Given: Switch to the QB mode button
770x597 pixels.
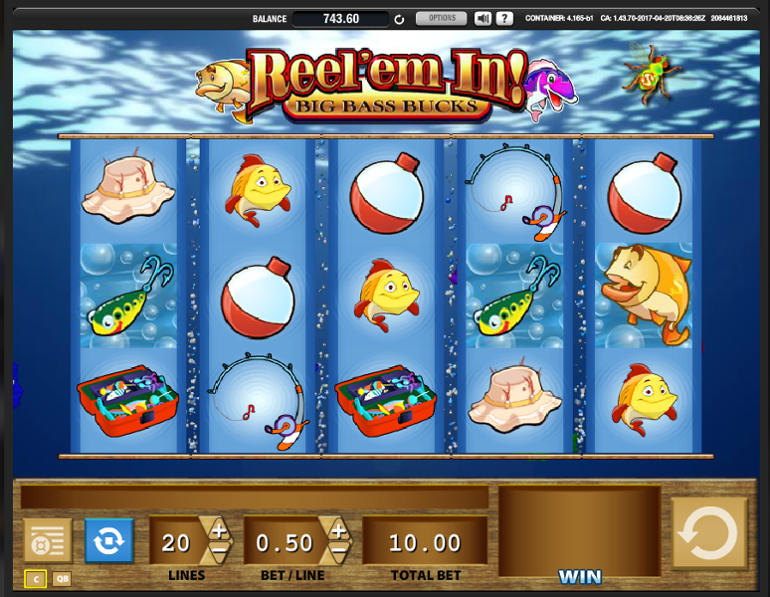Looking at the screenshot, I should [62, 578].
